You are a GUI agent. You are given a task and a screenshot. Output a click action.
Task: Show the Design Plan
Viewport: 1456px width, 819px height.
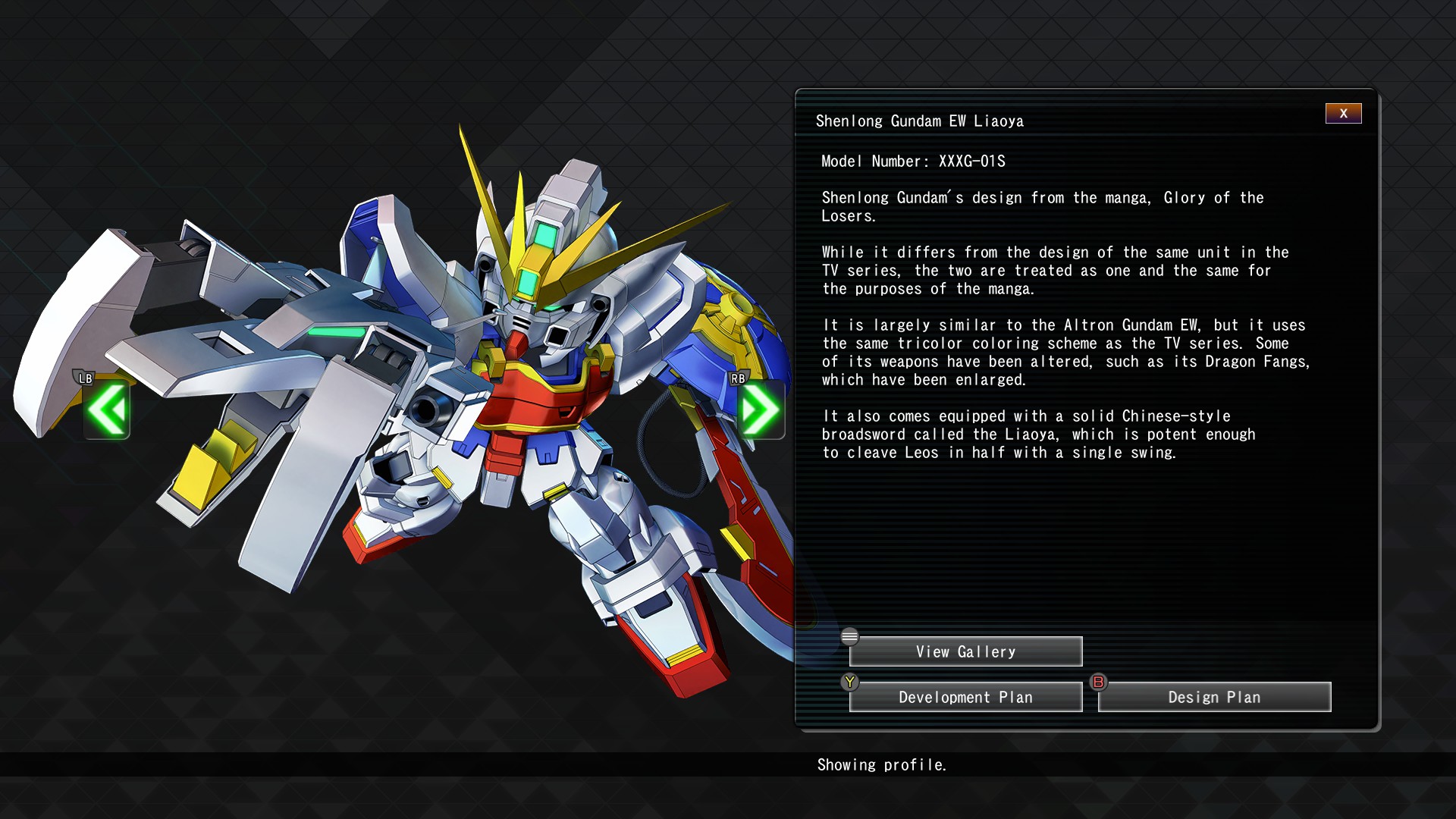[1214, 697]
